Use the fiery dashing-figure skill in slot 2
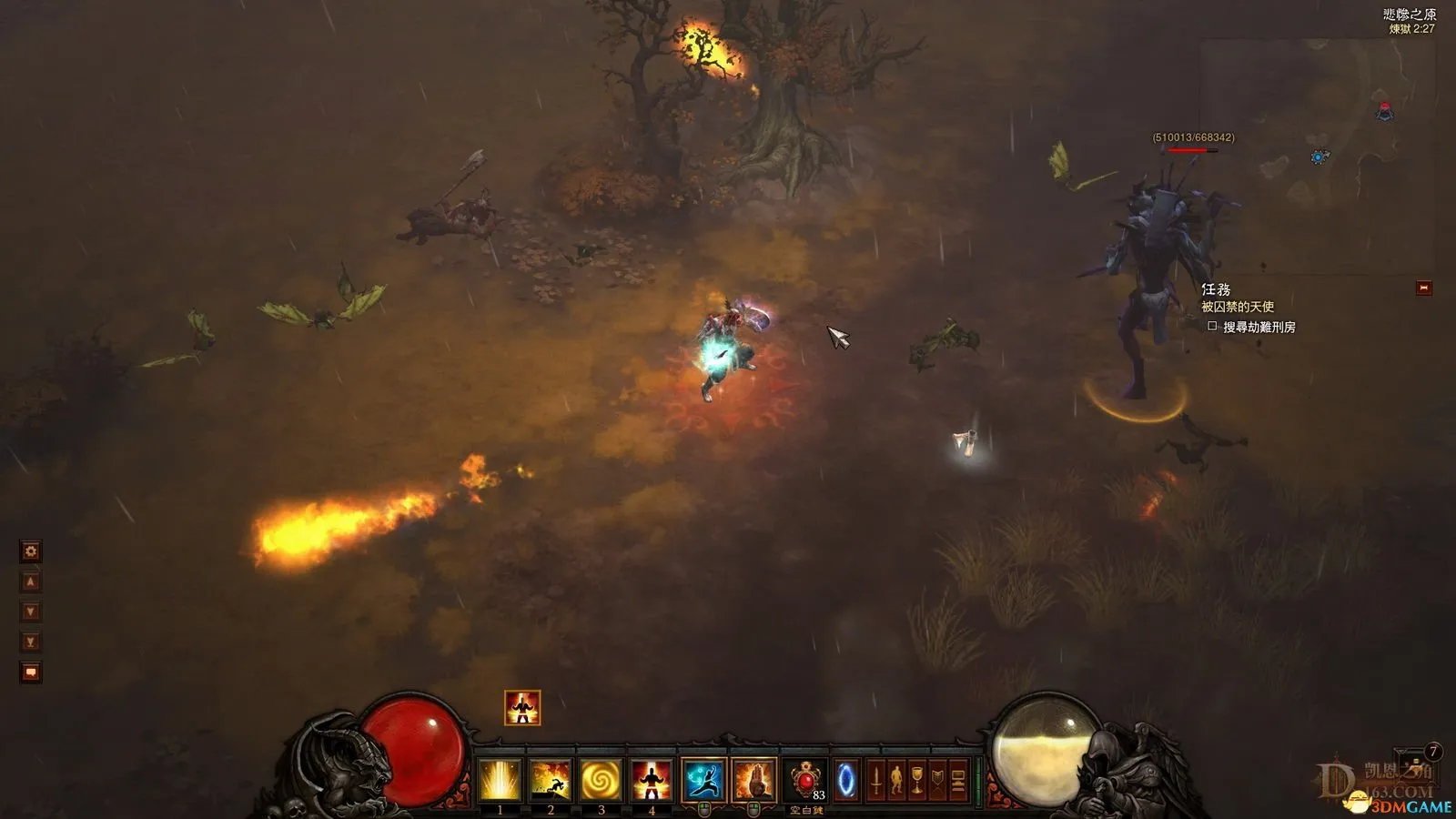Viewport: 1456px width, 819px height. coord(551,781)
